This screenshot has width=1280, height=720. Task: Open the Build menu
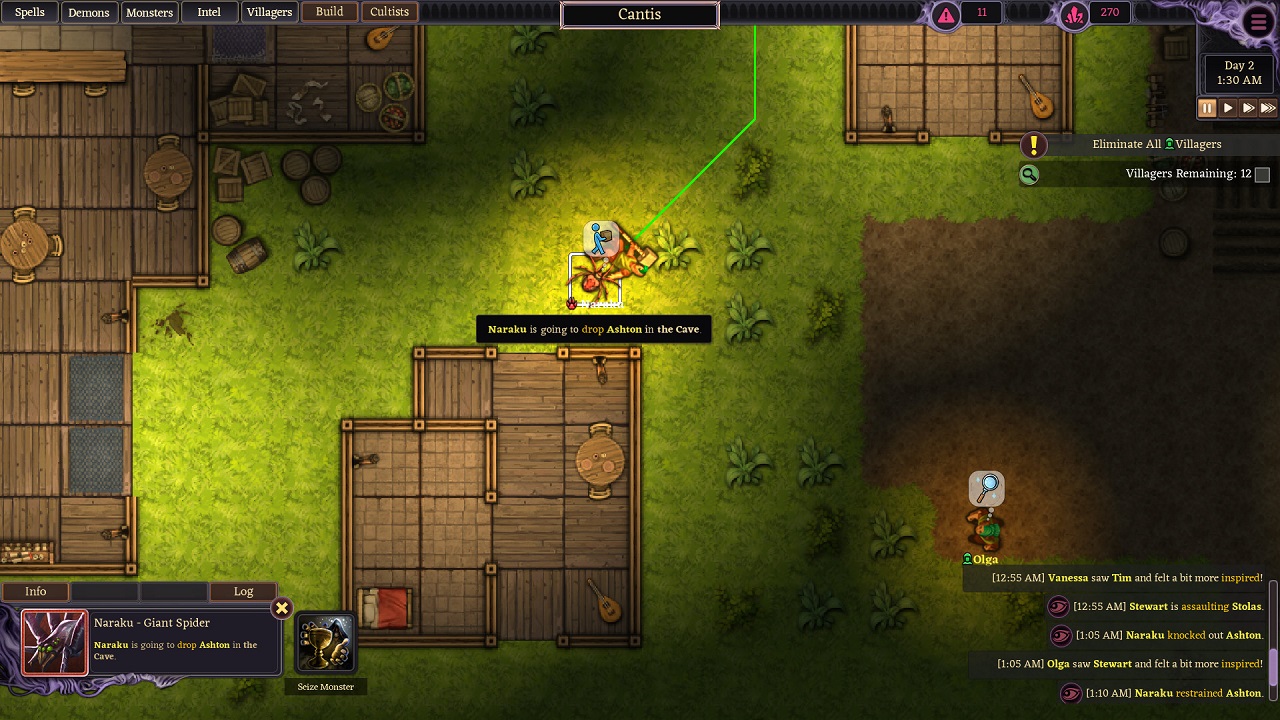pyautogui.click(x=329, y=12)
